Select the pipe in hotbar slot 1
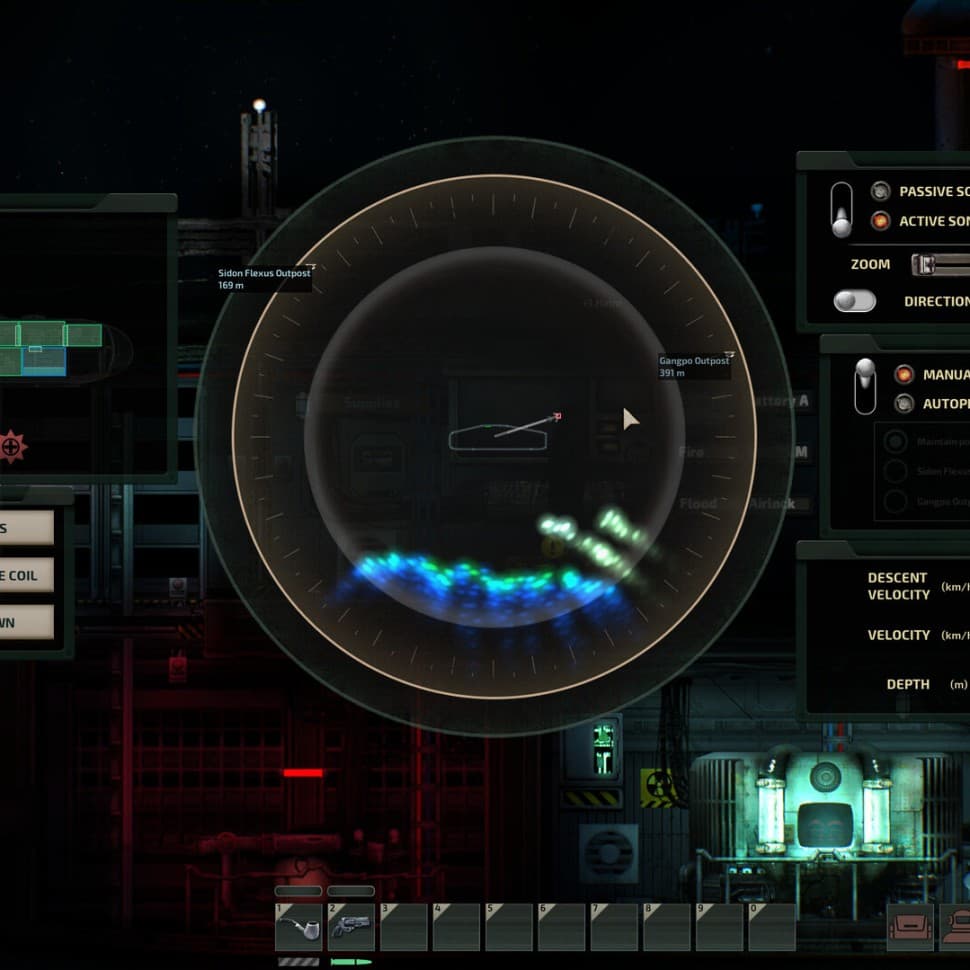 pyautogui.click(x=298, y=927)
